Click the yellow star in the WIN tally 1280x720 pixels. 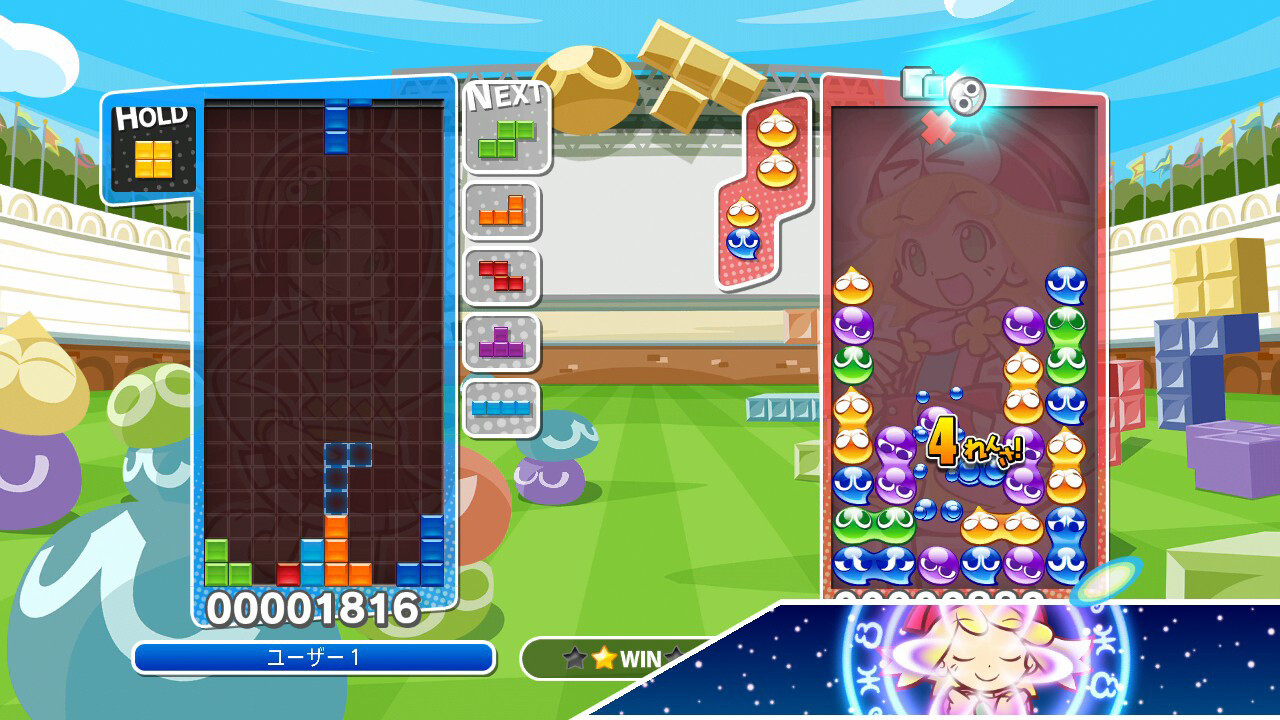604,657
